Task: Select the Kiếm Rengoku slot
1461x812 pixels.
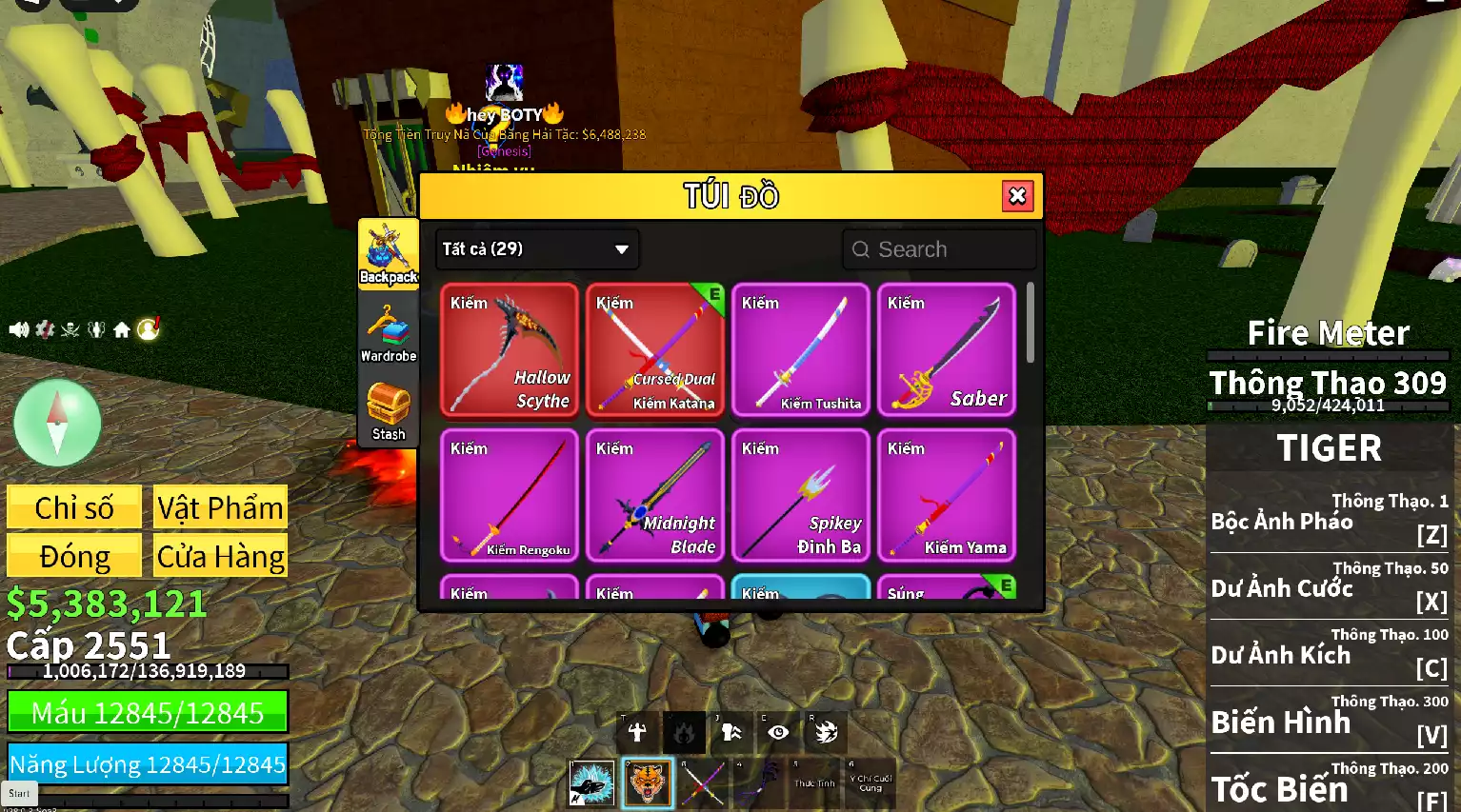Action: tap(510, 496)
